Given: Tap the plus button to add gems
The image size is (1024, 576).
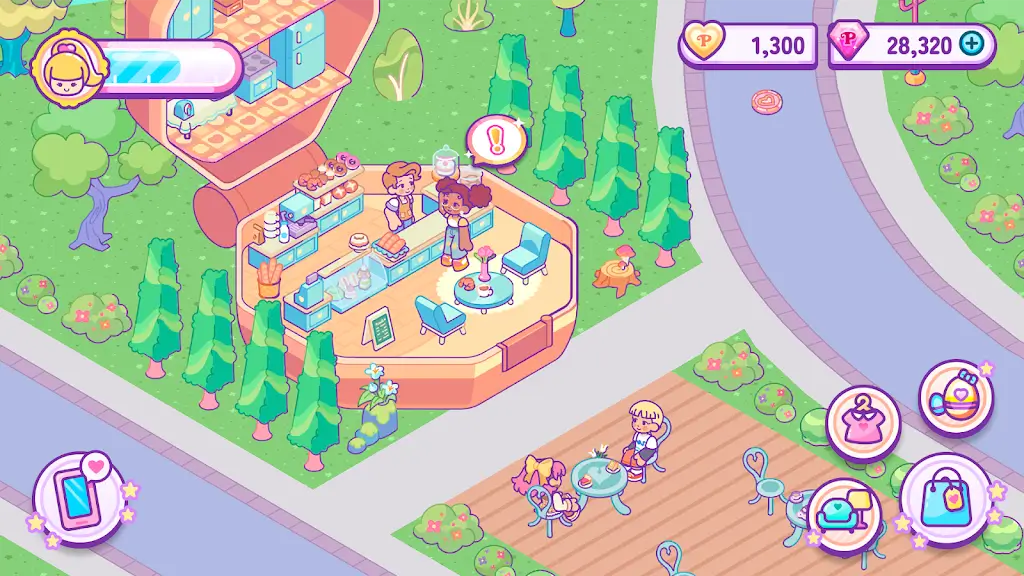Looking at the screenshot, I should point(971,44).
